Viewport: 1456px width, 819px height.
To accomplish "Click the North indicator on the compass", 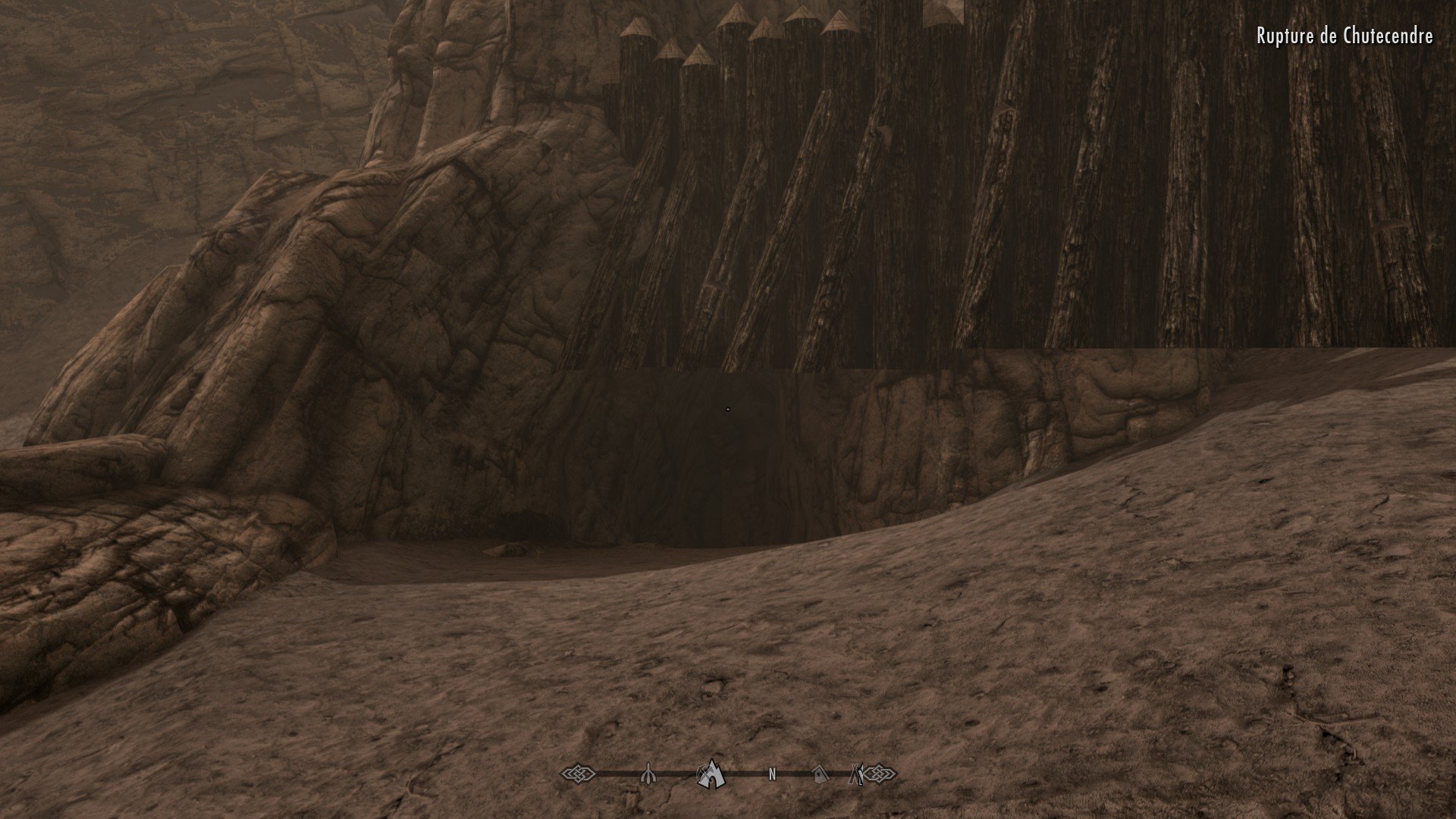I will 772,775.
